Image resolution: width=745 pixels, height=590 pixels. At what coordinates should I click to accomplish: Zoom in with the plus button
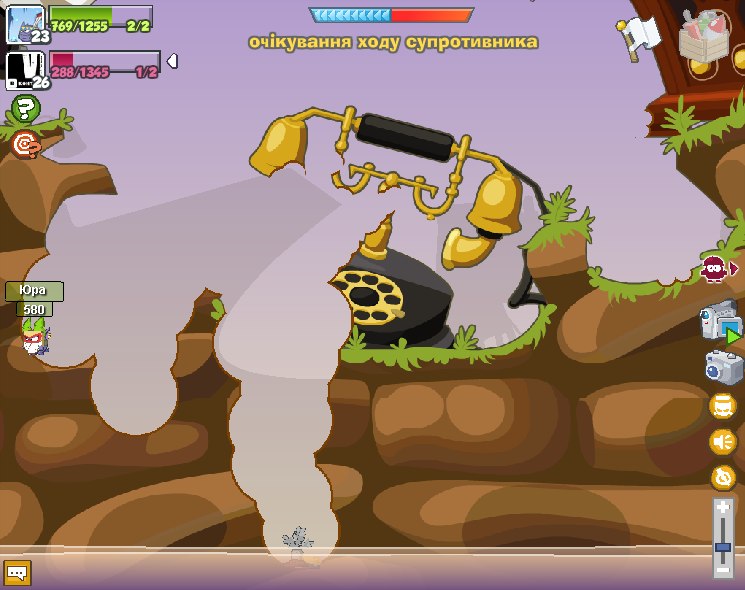coord(723,509)
